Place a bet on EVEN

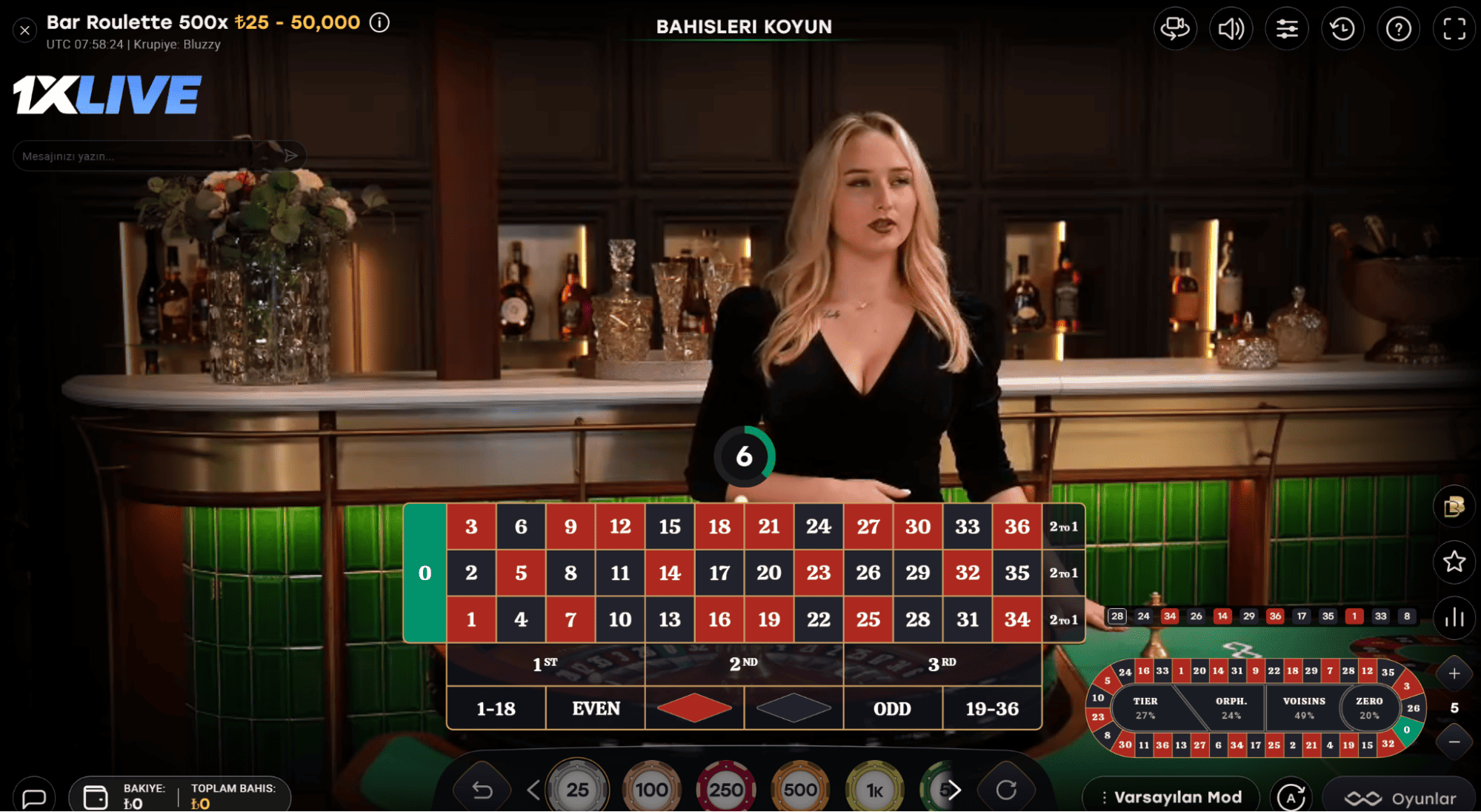pos(595,708)
